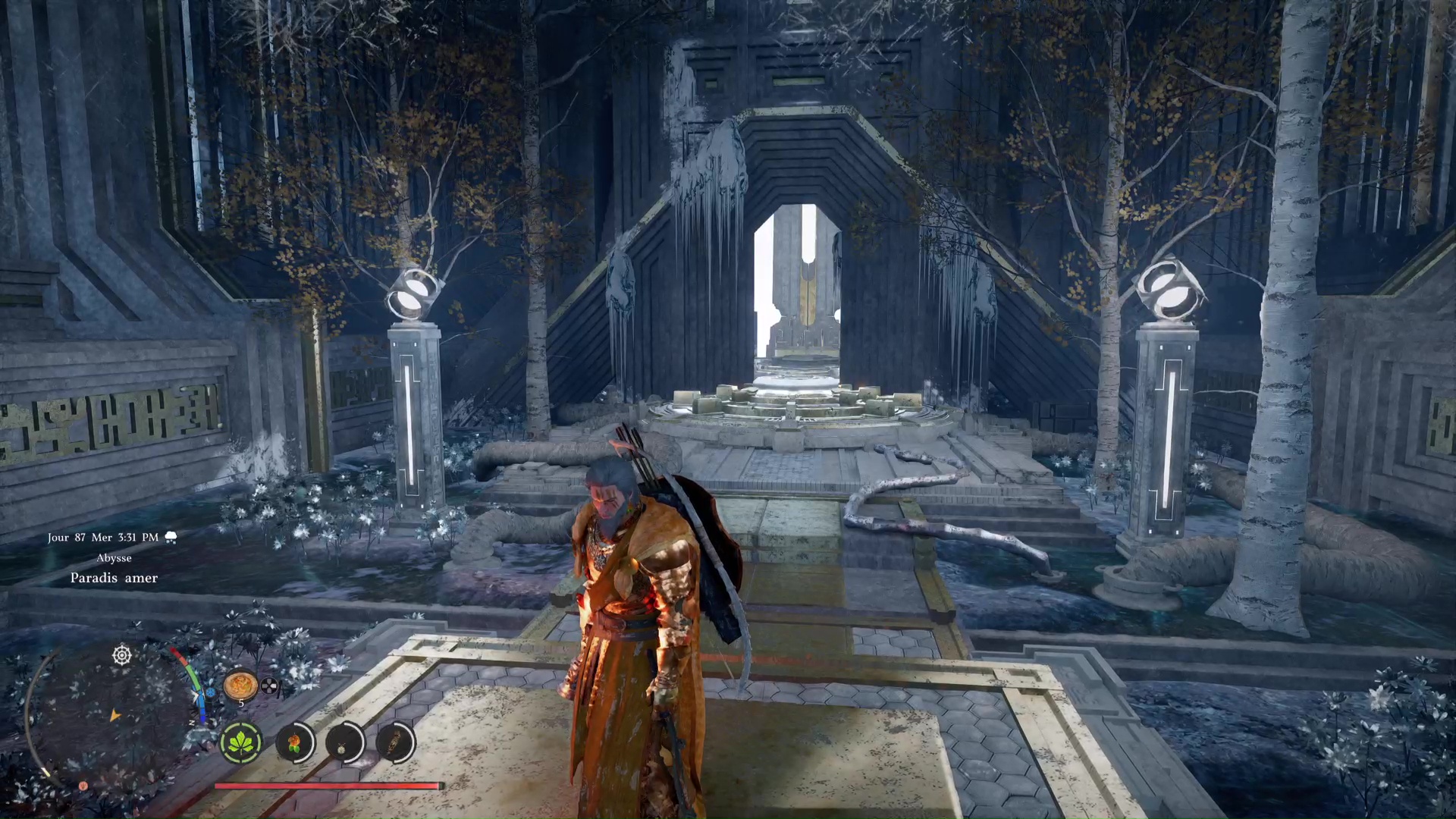Select the small beetle item slot

pos(344,742)
